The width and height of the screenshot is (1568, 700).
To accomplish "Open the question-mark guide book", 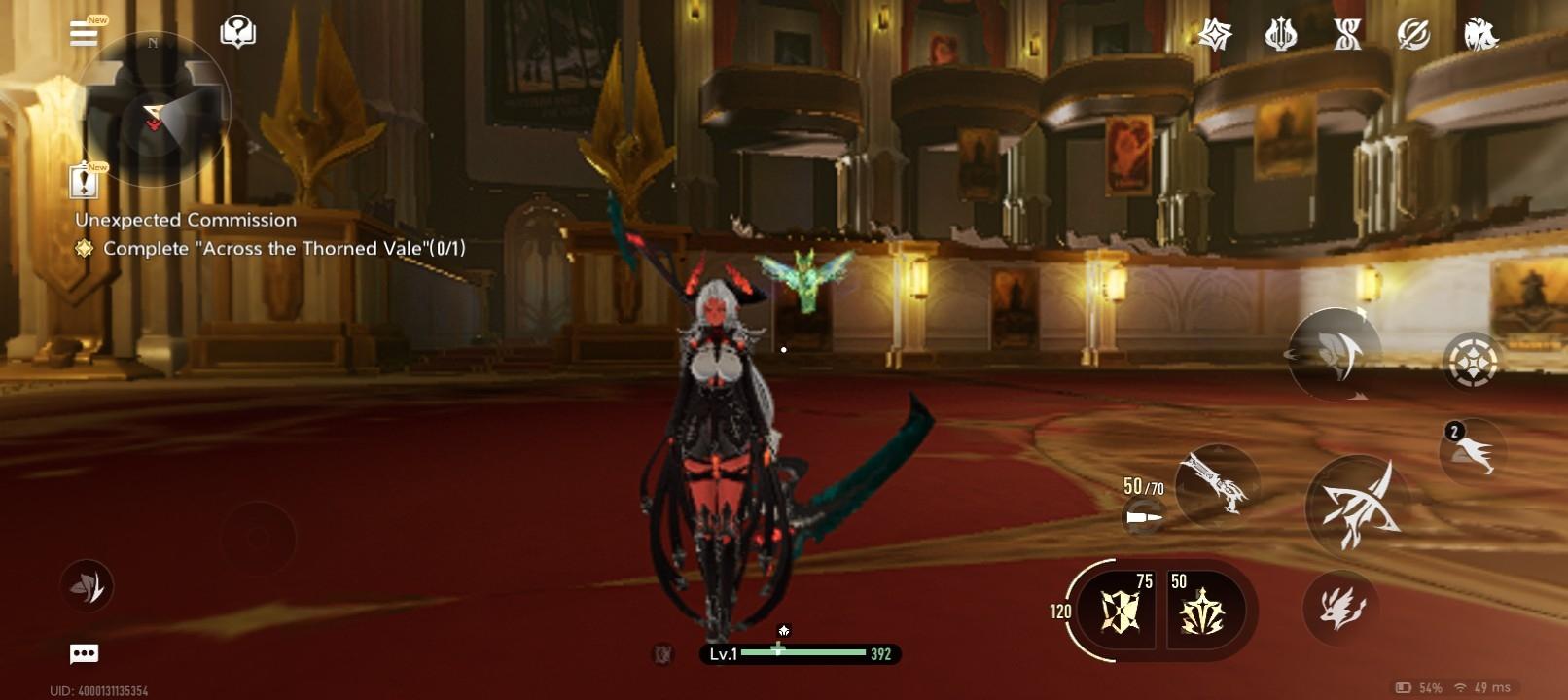I will click(237, 32).
